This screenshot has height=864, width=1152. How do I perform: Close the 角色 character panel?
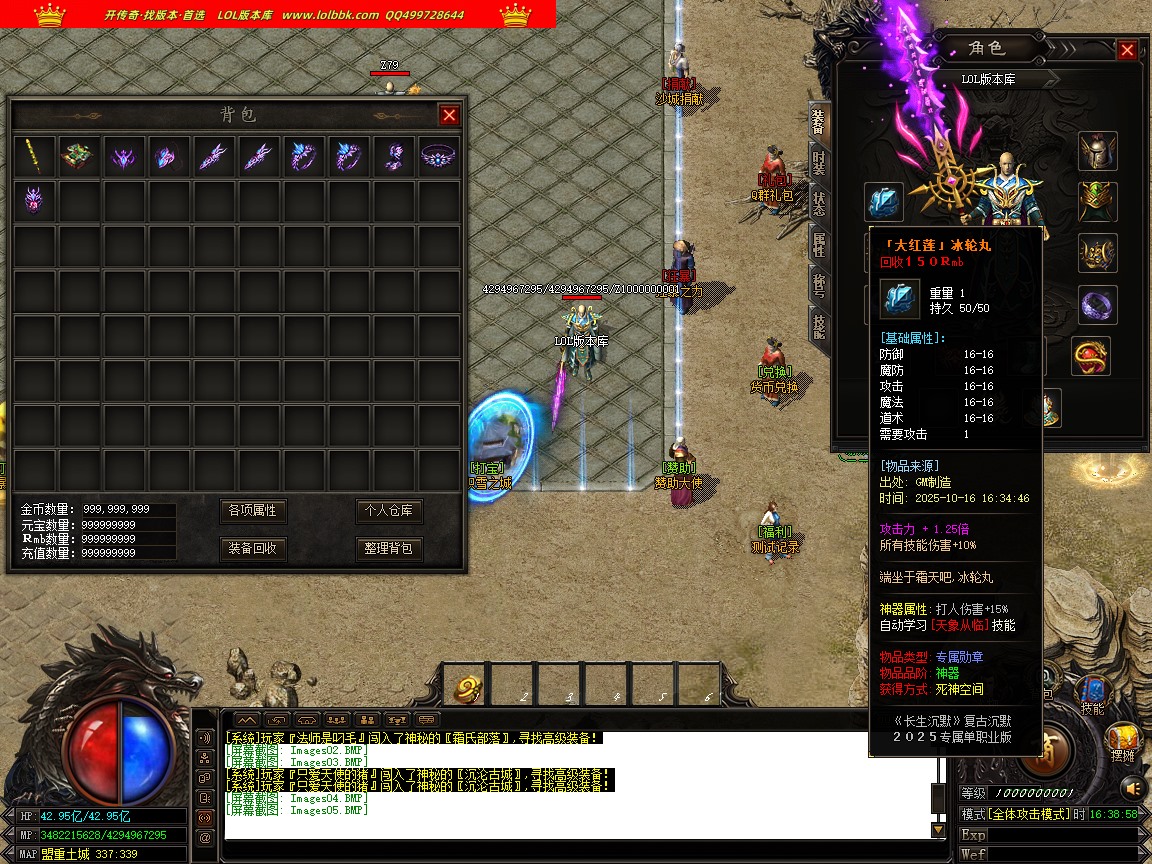pyautogui.click(x=1127, y=50)
